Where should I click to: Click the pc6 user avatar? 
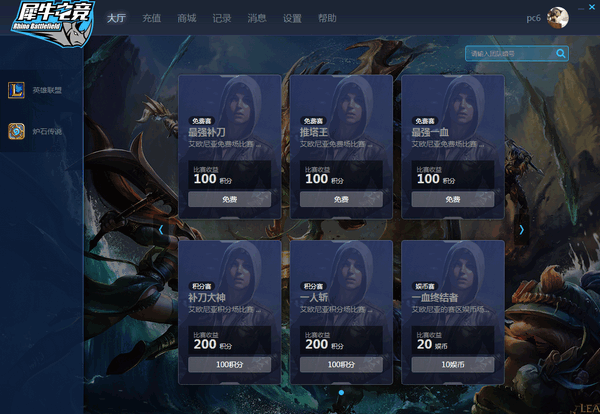point(558,18)
